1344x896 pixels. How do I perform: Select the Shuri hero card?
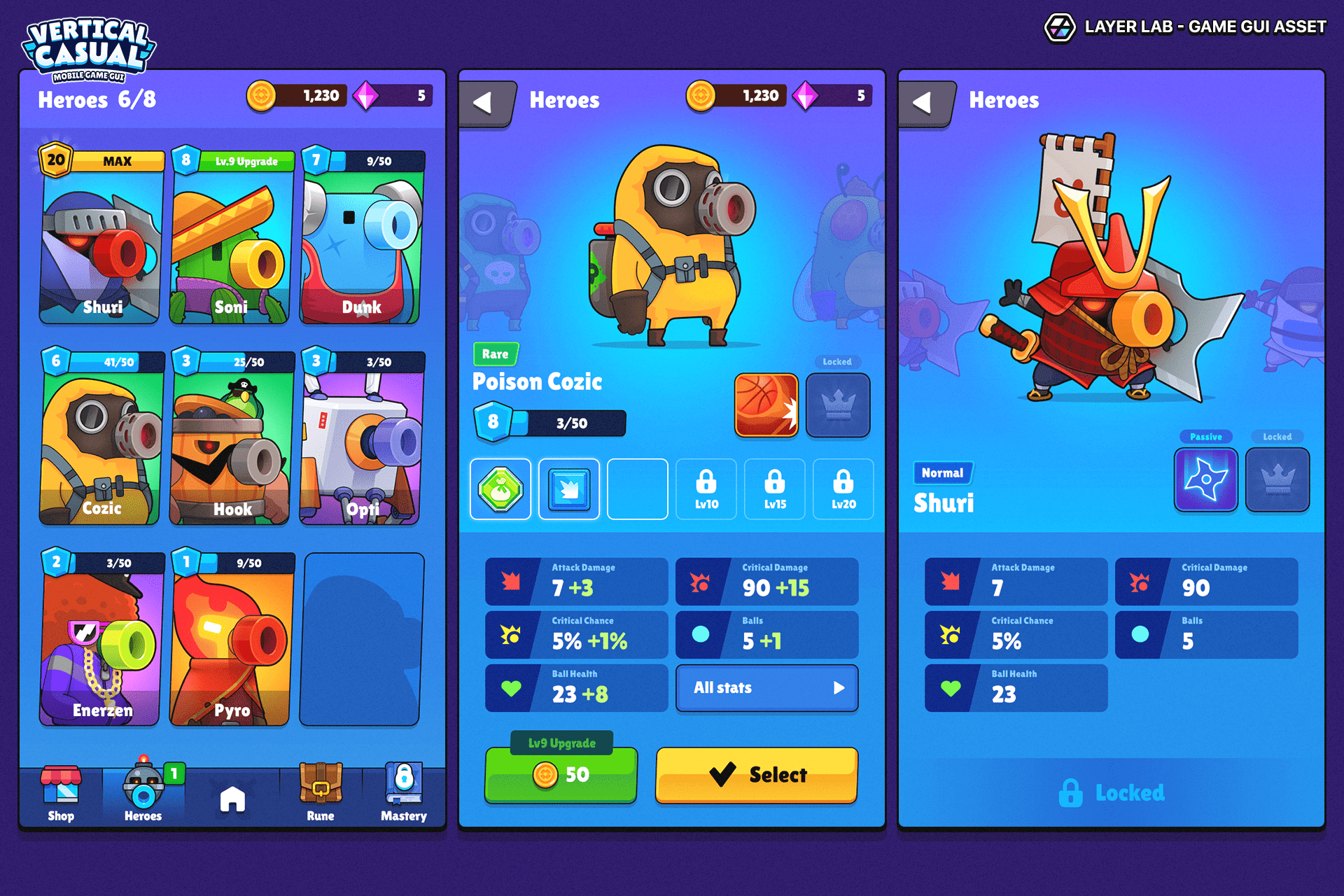point(102,238)
